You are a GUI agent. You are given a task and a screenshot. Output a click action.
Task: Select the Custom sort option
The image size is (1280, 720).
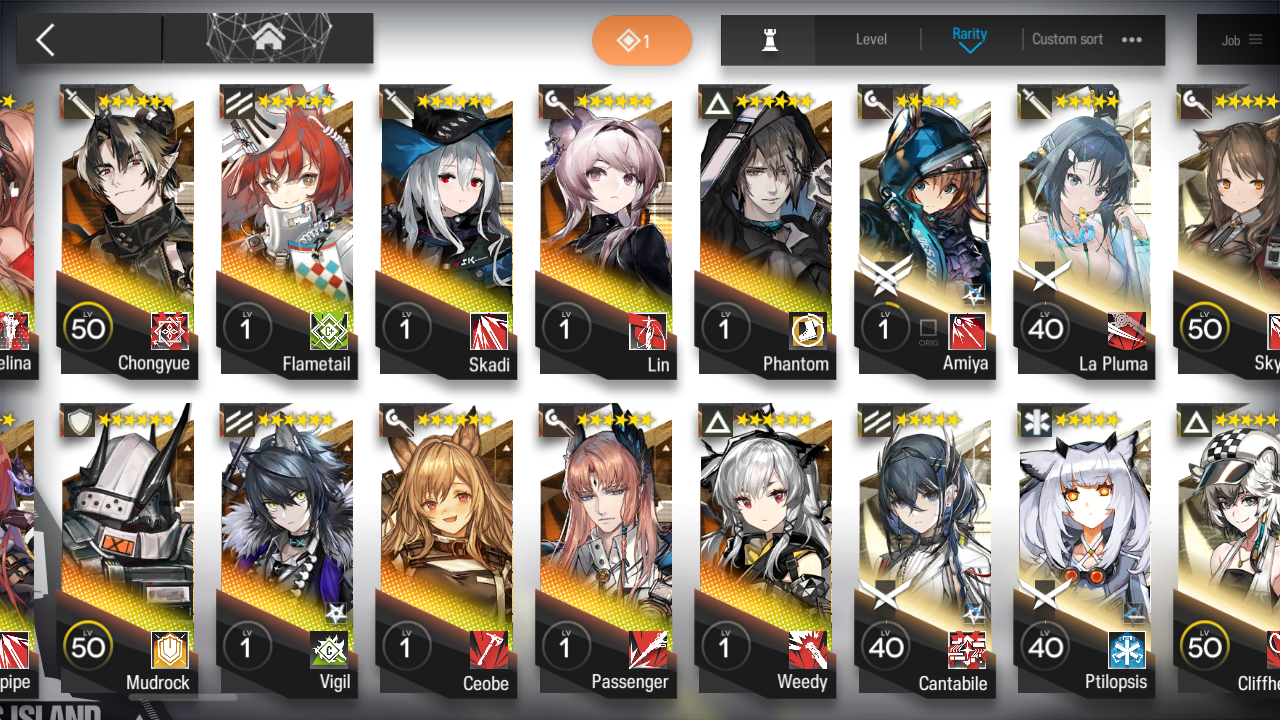(x=1067, y=39)
